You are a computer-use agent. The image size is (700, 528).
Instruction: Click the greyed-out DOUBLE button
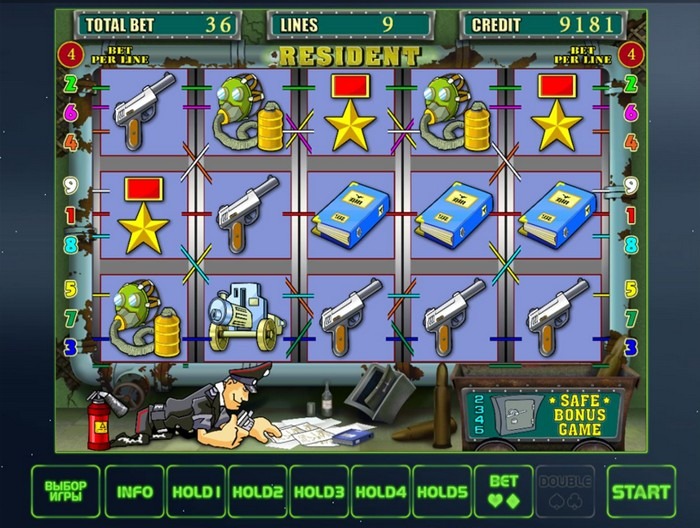click(x=565, y=491)
